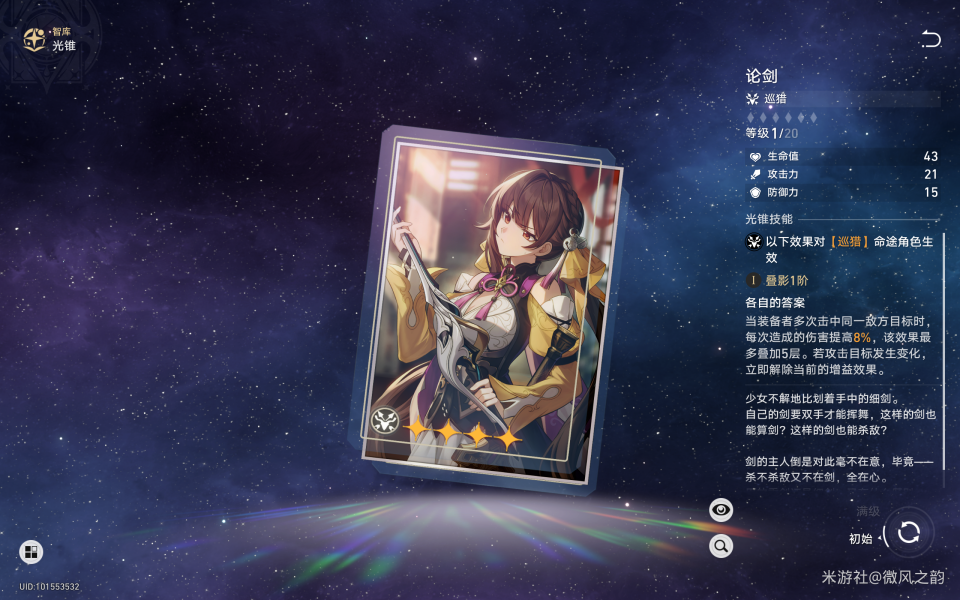Screen dimensions: 960x600
Task: Click the 满级 max level label
Action: click(x=867, y=511)
